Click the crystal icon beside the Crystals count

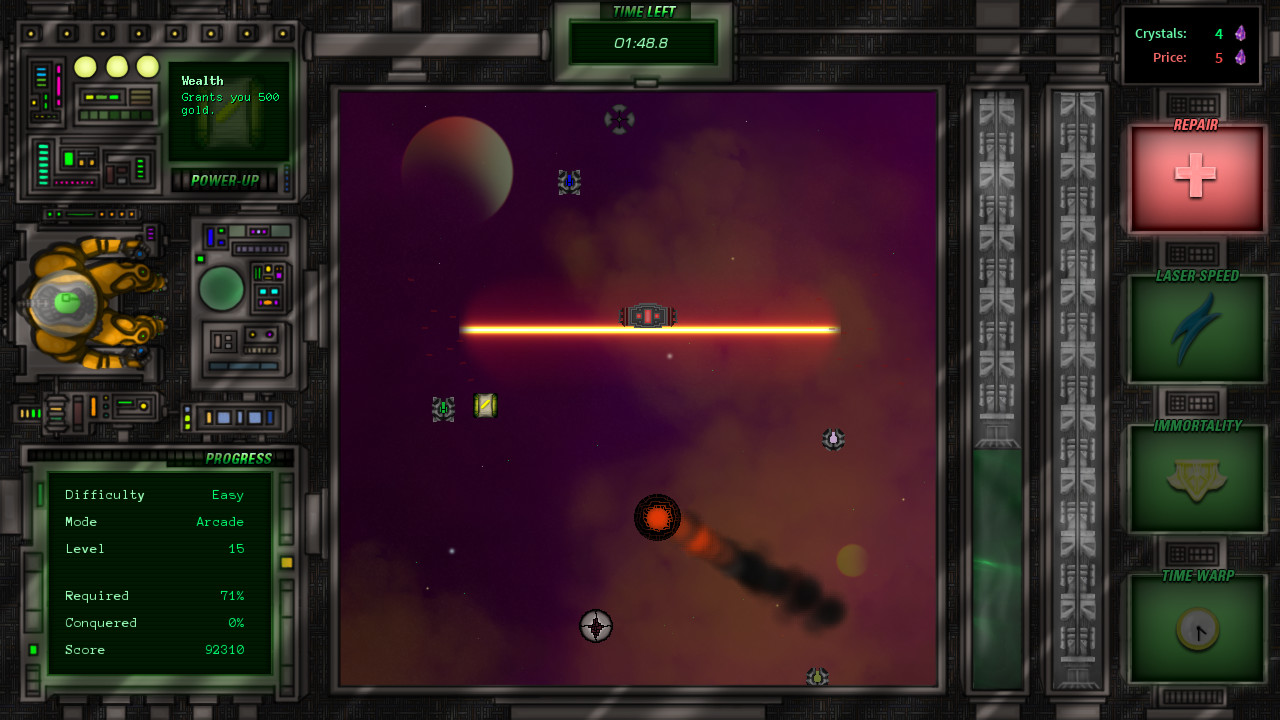click(x=1239, y=33)
